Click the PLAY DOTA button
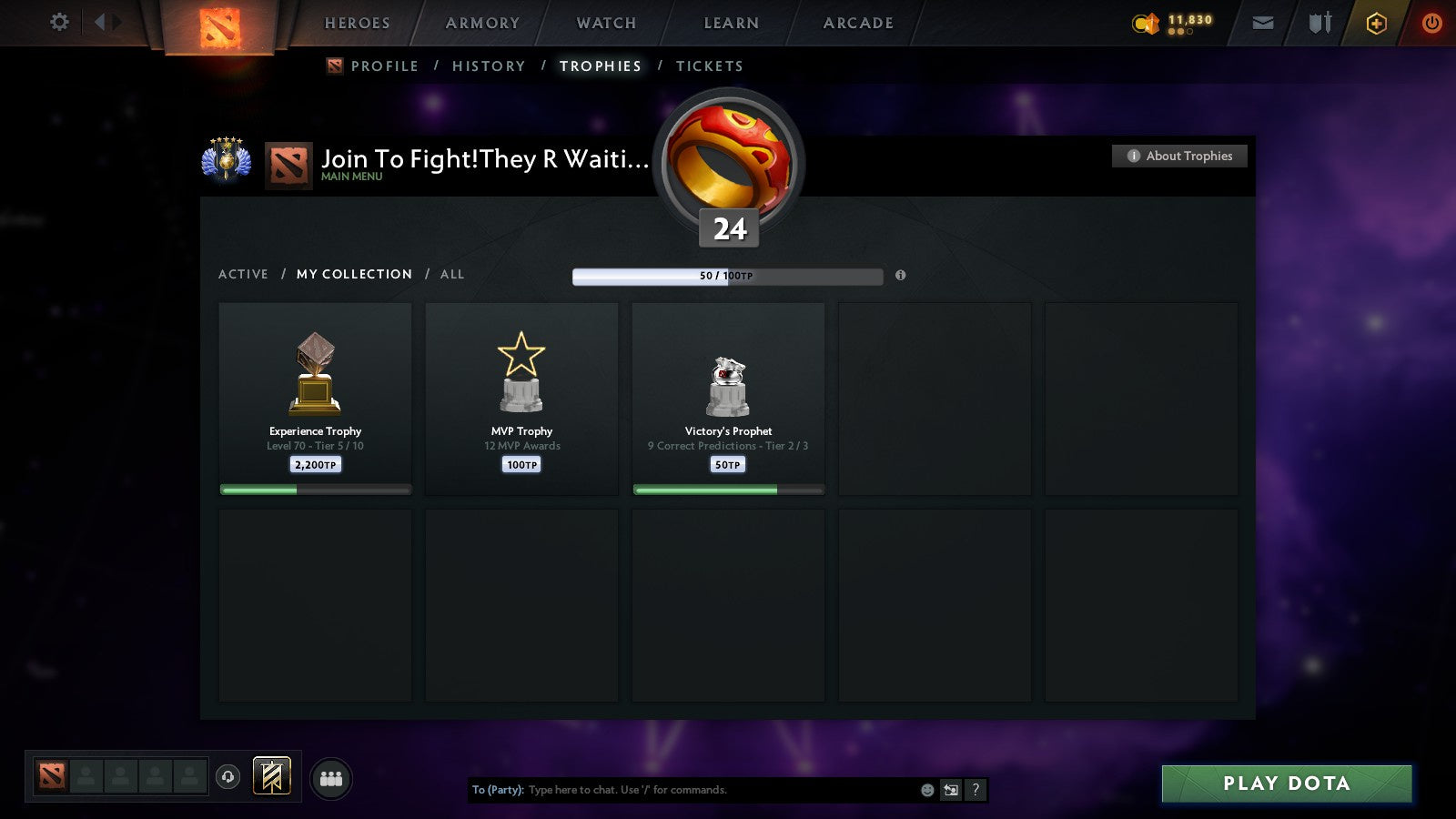The width and height of the screenshot is (1456, 819). click(x=1286, y=783)
